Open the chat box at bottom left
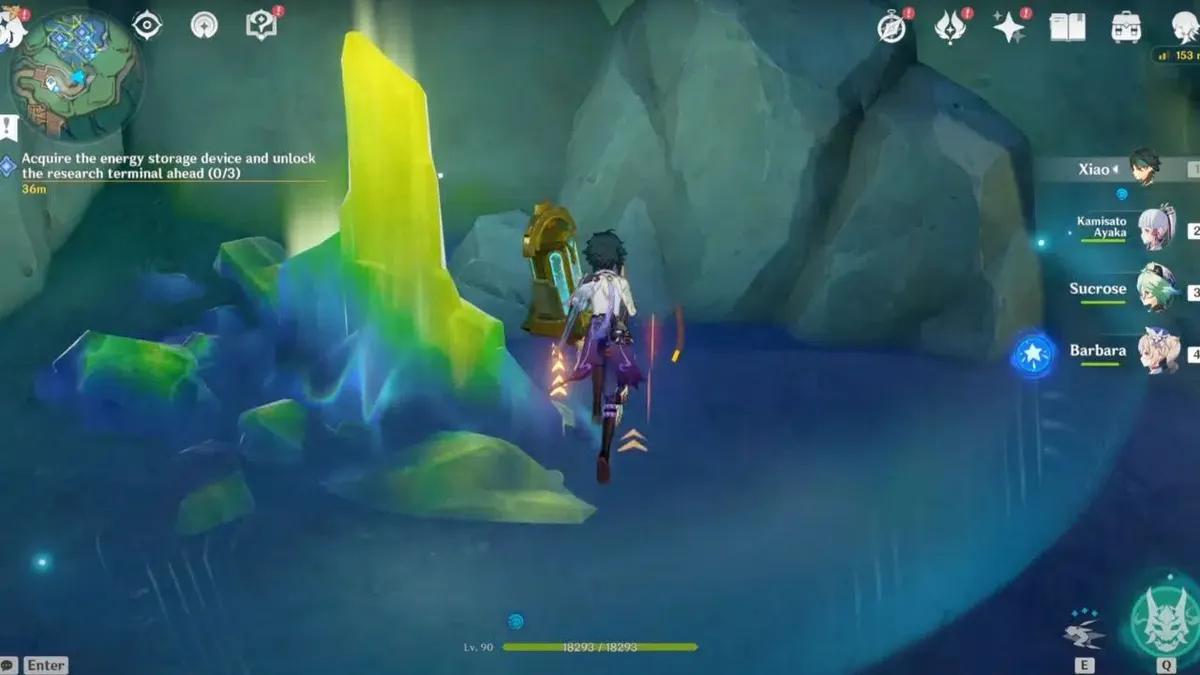 click(x=35, y=665)
